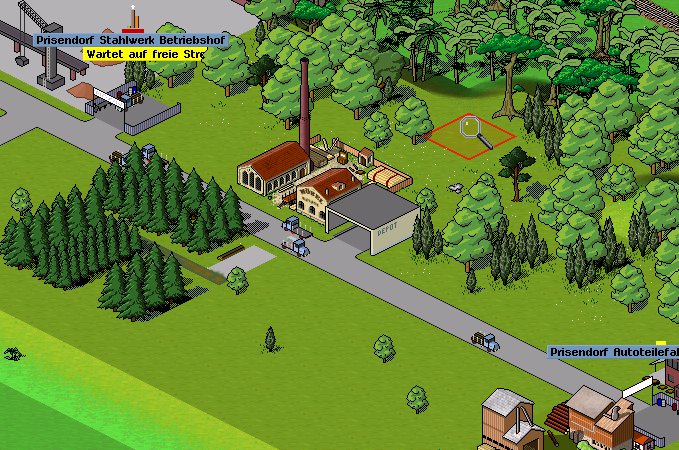Select the Prisendorf Autoteilefabrik station label
The width and height of the screenshot is (679, 450).
[614, 352]
